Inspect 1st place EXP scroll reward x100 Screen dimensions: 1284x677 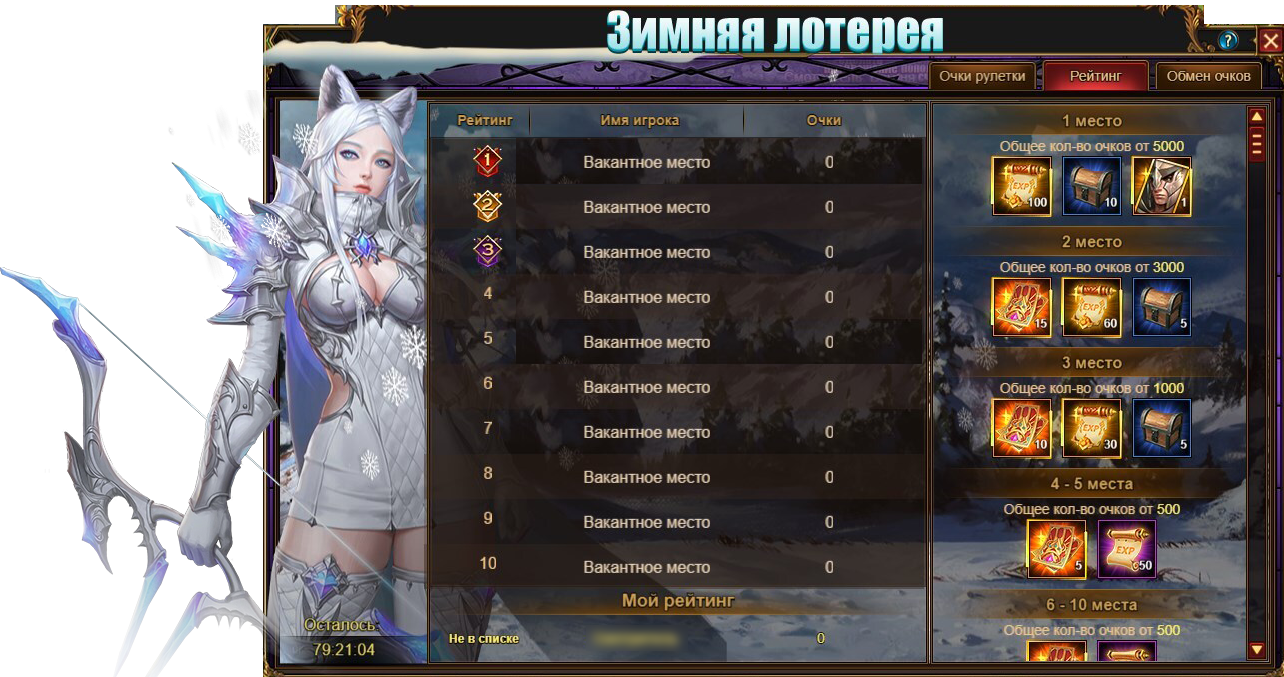1022,186
